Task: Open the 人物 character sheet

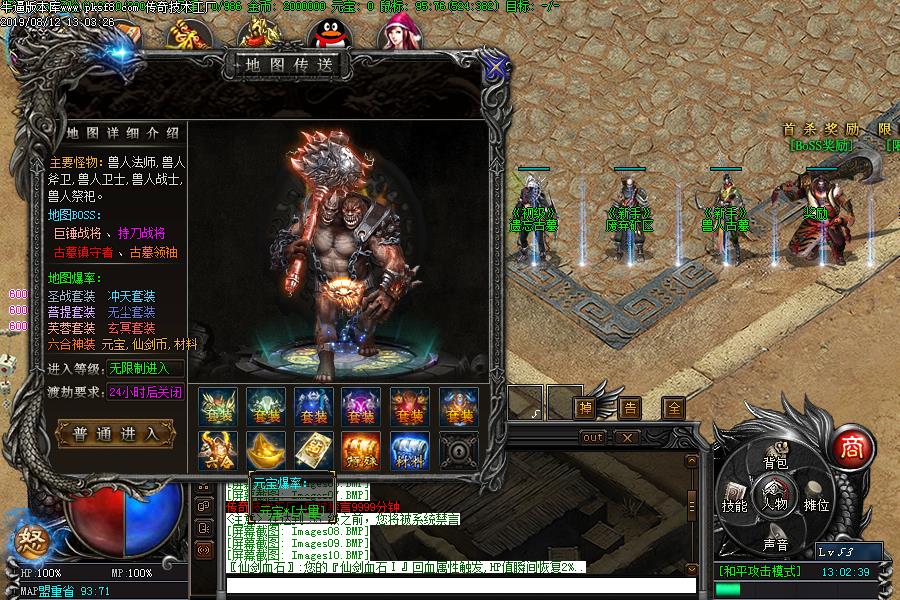Action: (776, 503)
